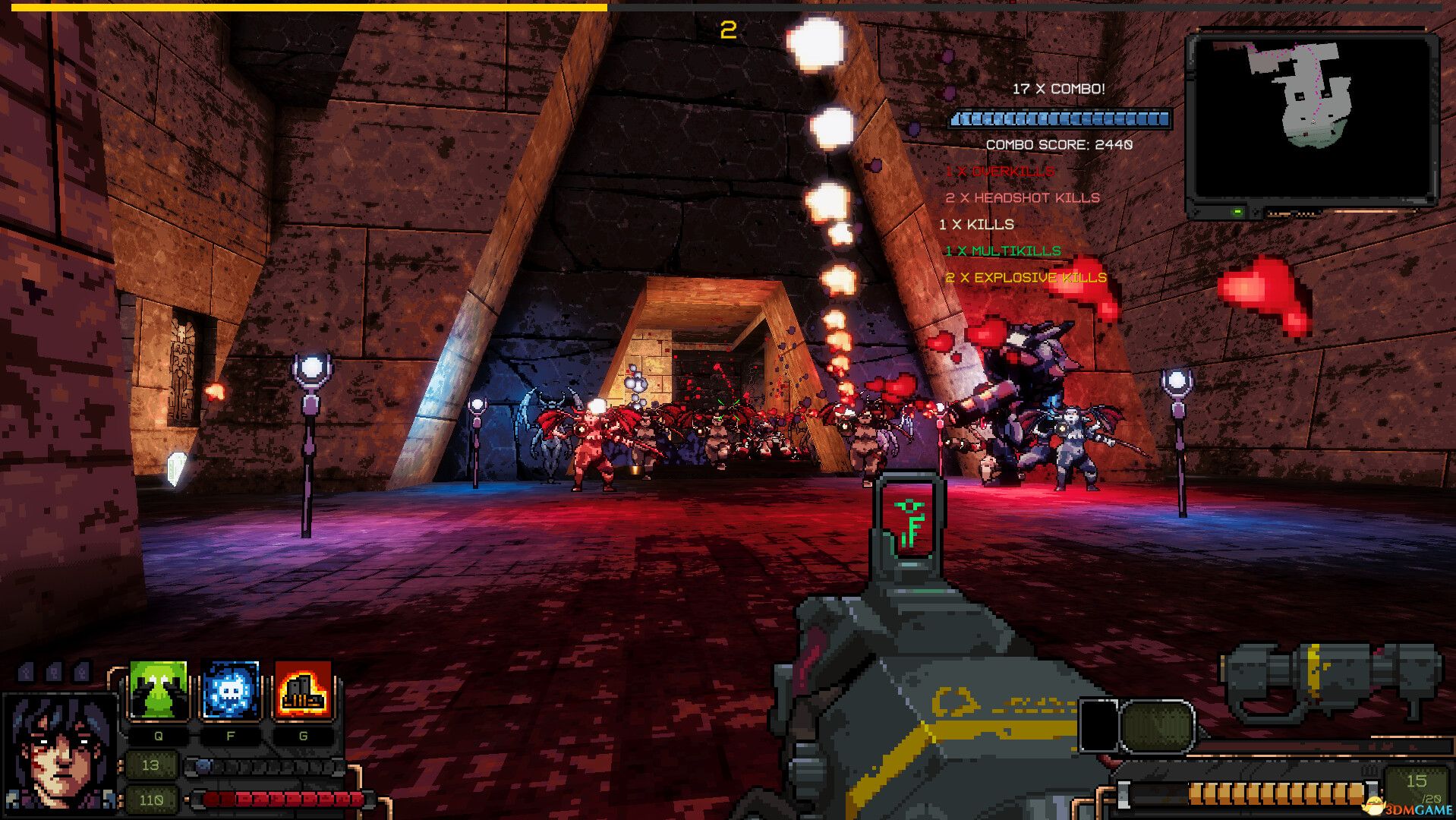
Task: Expand the 1 X MULTIKILLS entry
Action: (1002, 249)
